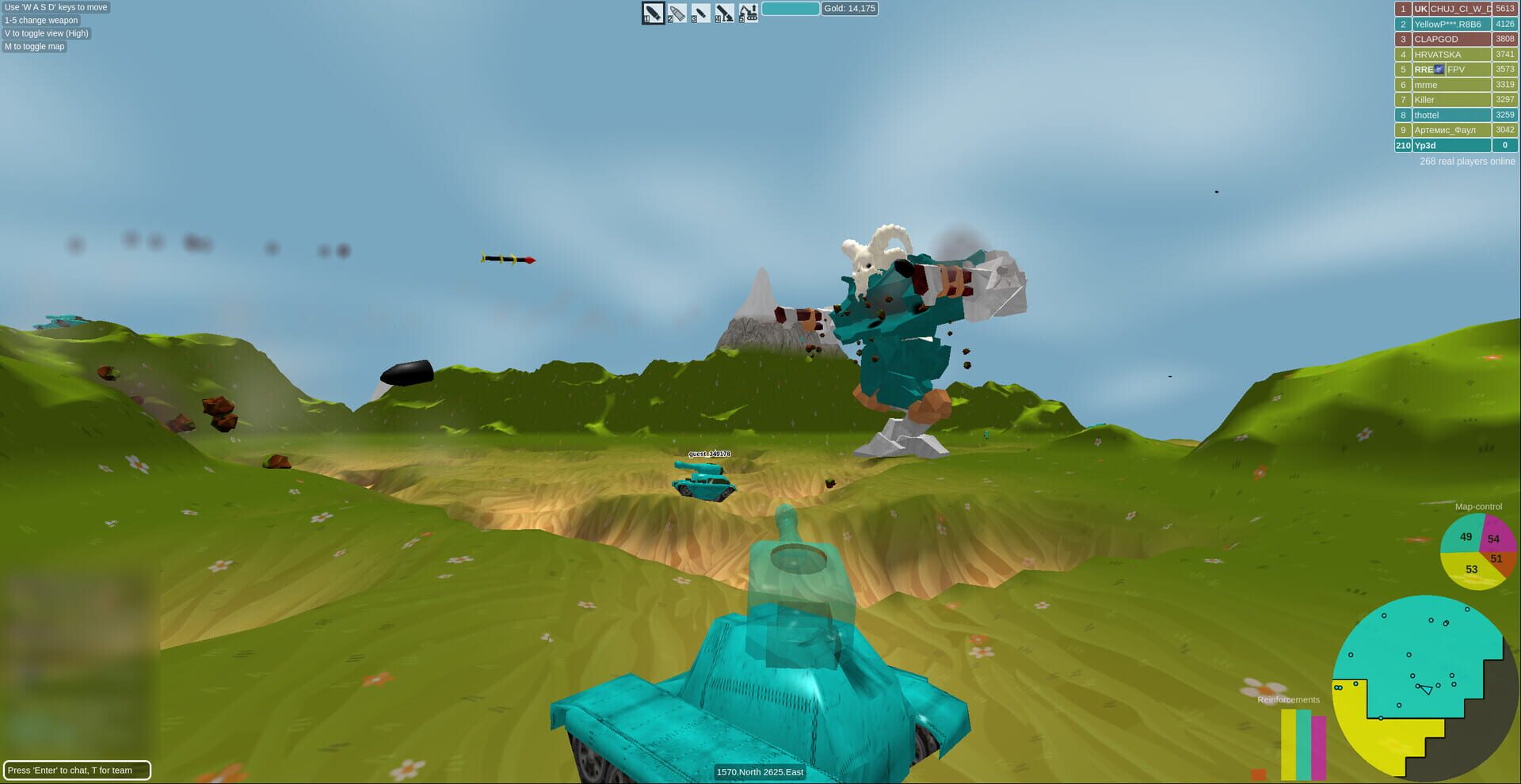This screenshot has height=784, width=1521.
Task: Toggle the map via the 'M to toggle map' hint
Action: pyautogui.click(x=34, y=46)
